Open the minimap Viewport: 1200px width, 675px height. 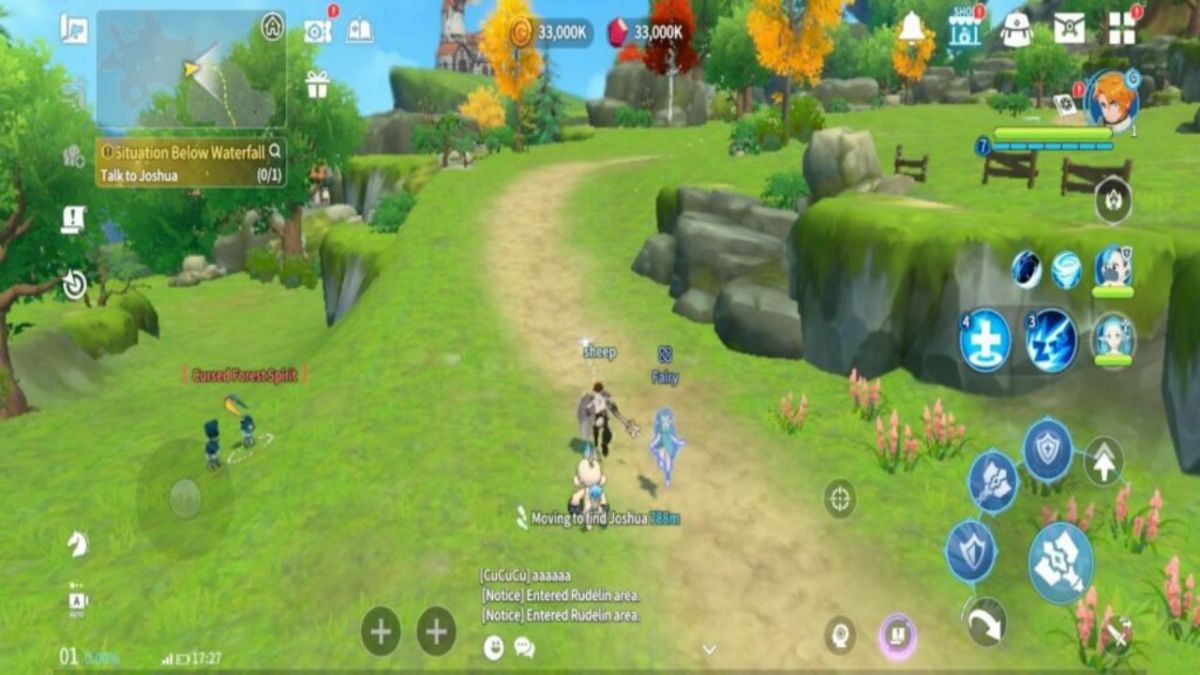tap(190, 68)
